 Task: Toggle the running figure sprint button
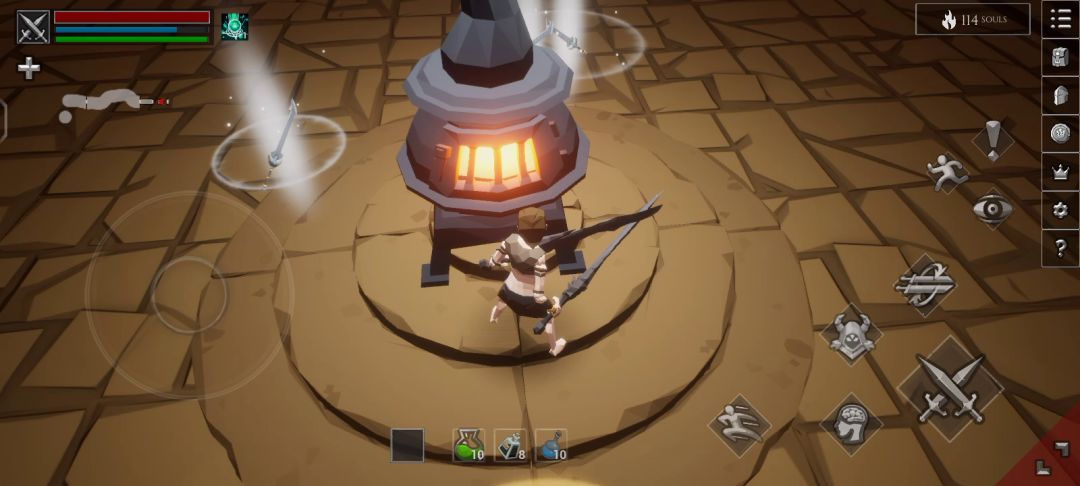coord(944,172)
